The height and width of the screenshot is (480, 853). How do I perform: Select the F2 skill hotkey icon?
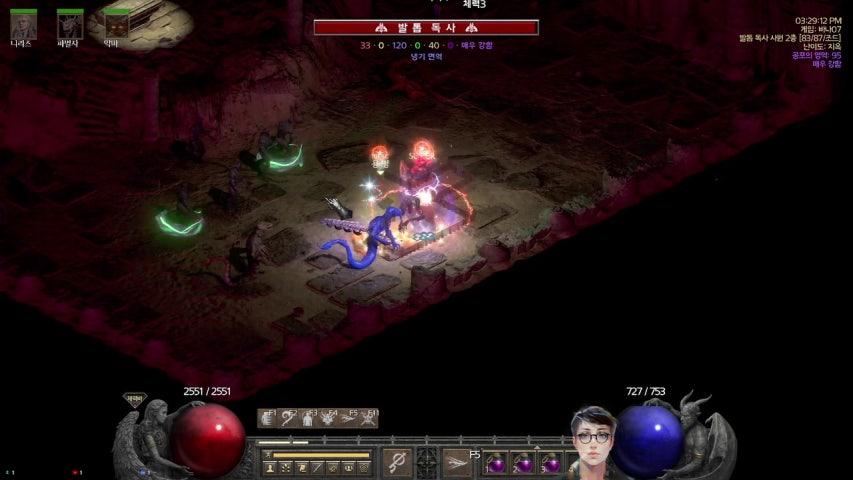289,419
